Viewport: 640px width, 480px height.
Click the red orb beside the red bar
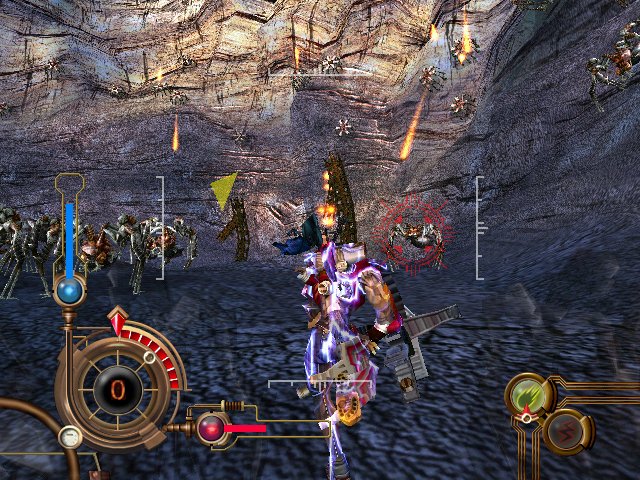(x=211, y=428)
